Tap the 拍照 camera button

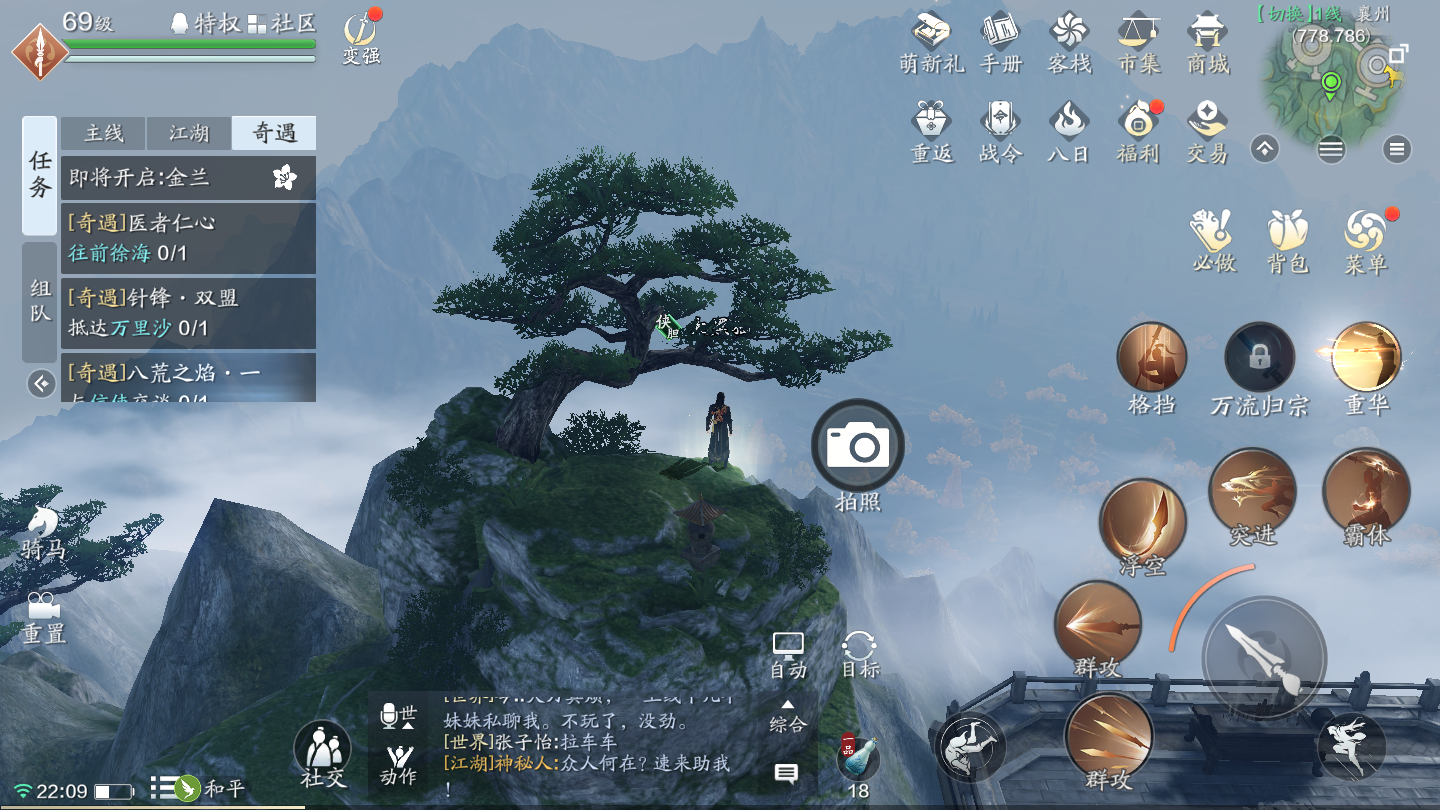858,447
